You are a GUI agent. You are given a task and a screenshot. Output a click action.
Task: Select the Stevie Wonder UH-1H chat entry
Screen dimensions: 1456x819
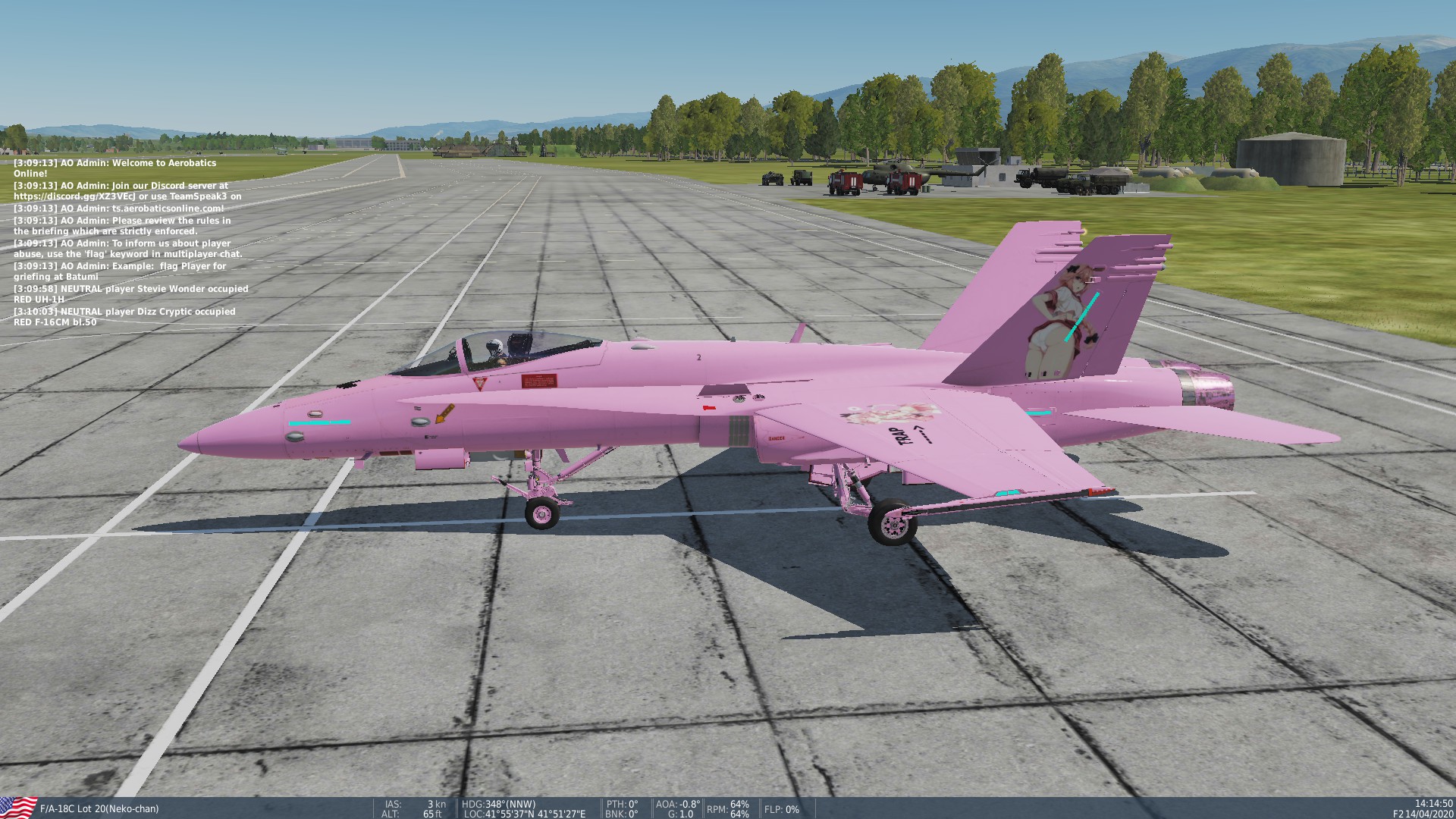pyautogui.click(x=130, y=292)
